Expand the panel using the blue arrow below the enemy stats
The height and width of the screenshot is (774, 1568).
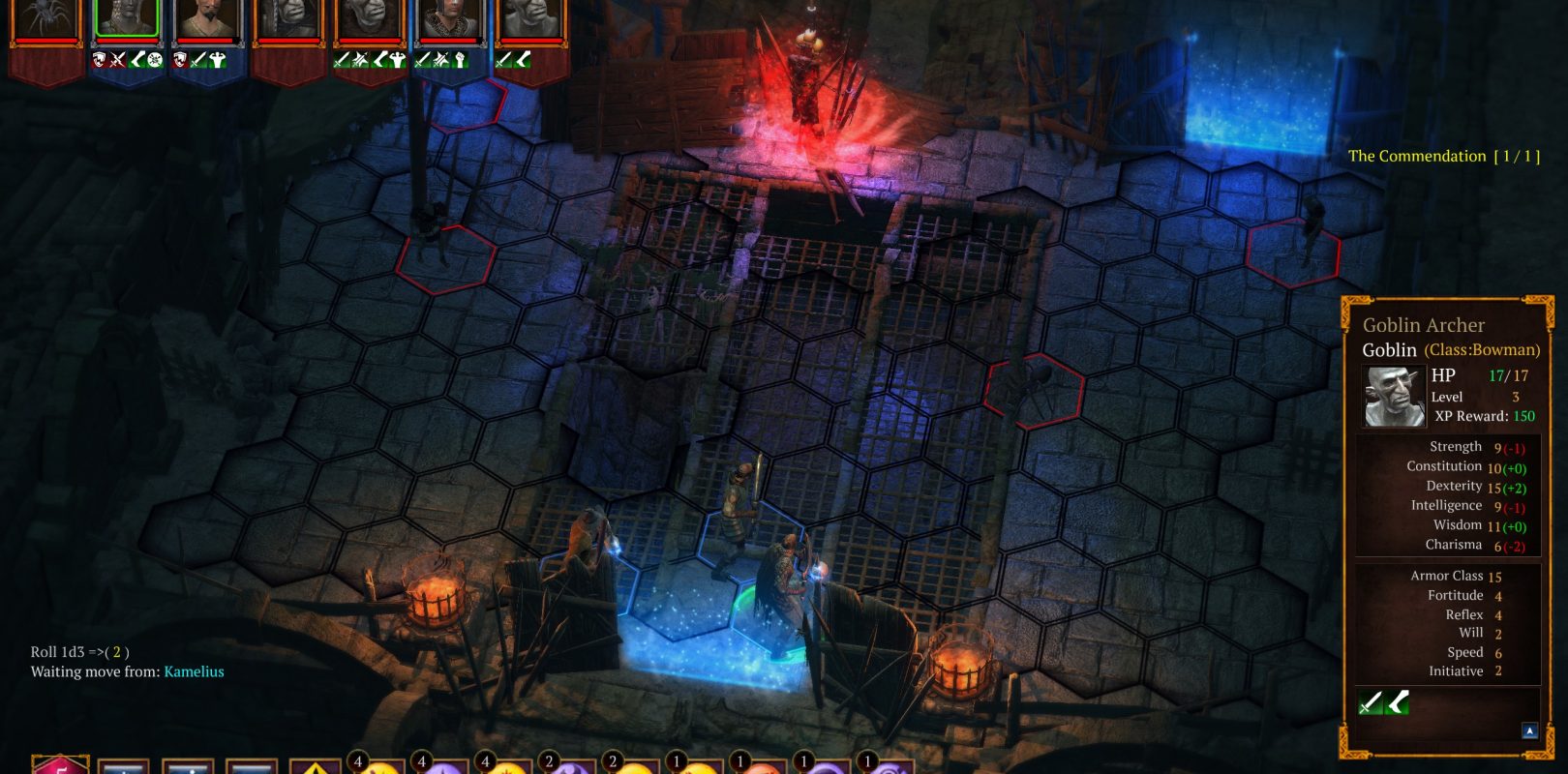(x=1529, y=730)
